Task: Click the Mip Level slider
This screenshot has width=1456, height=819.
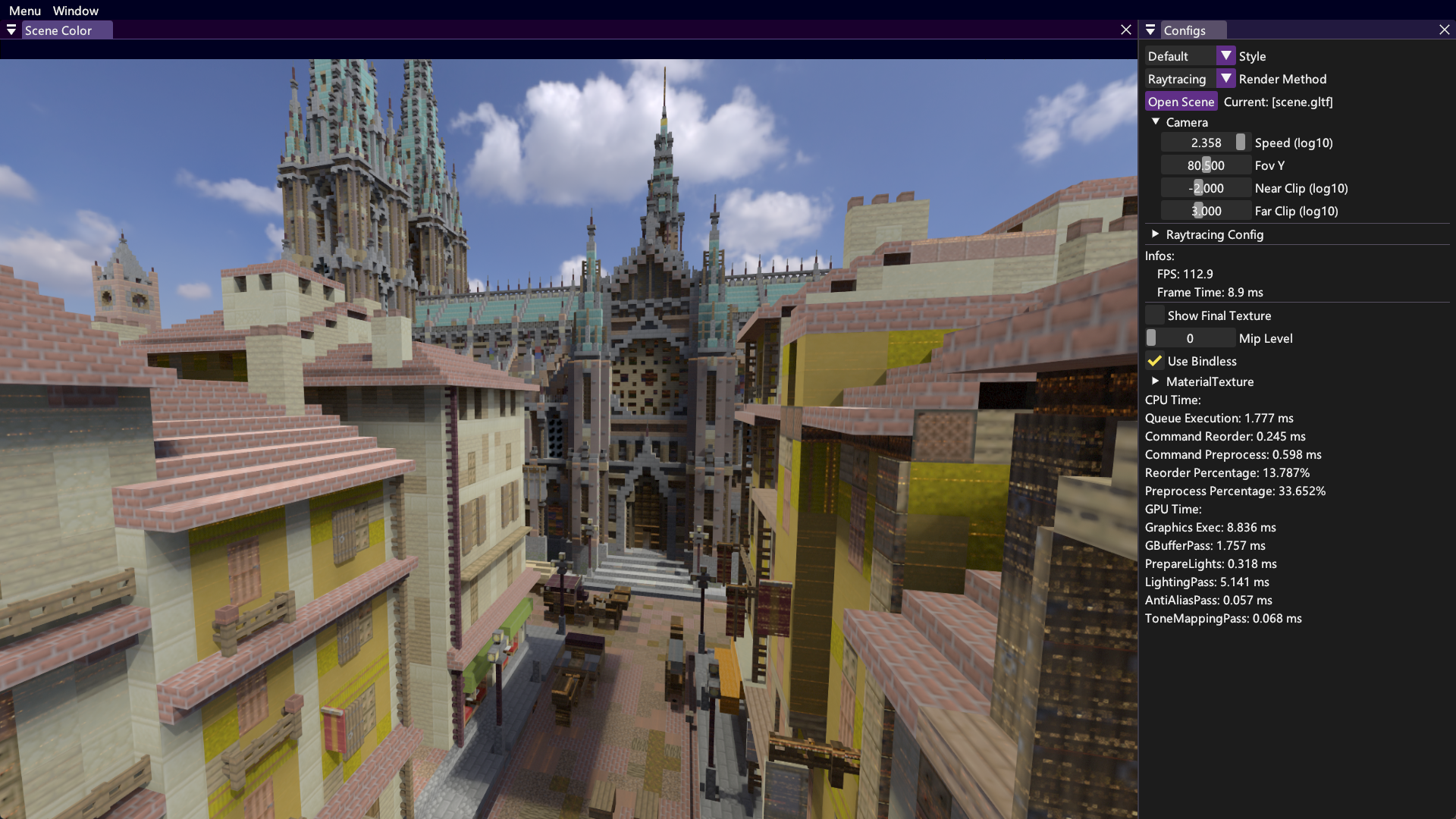Action: [1189, 338]
